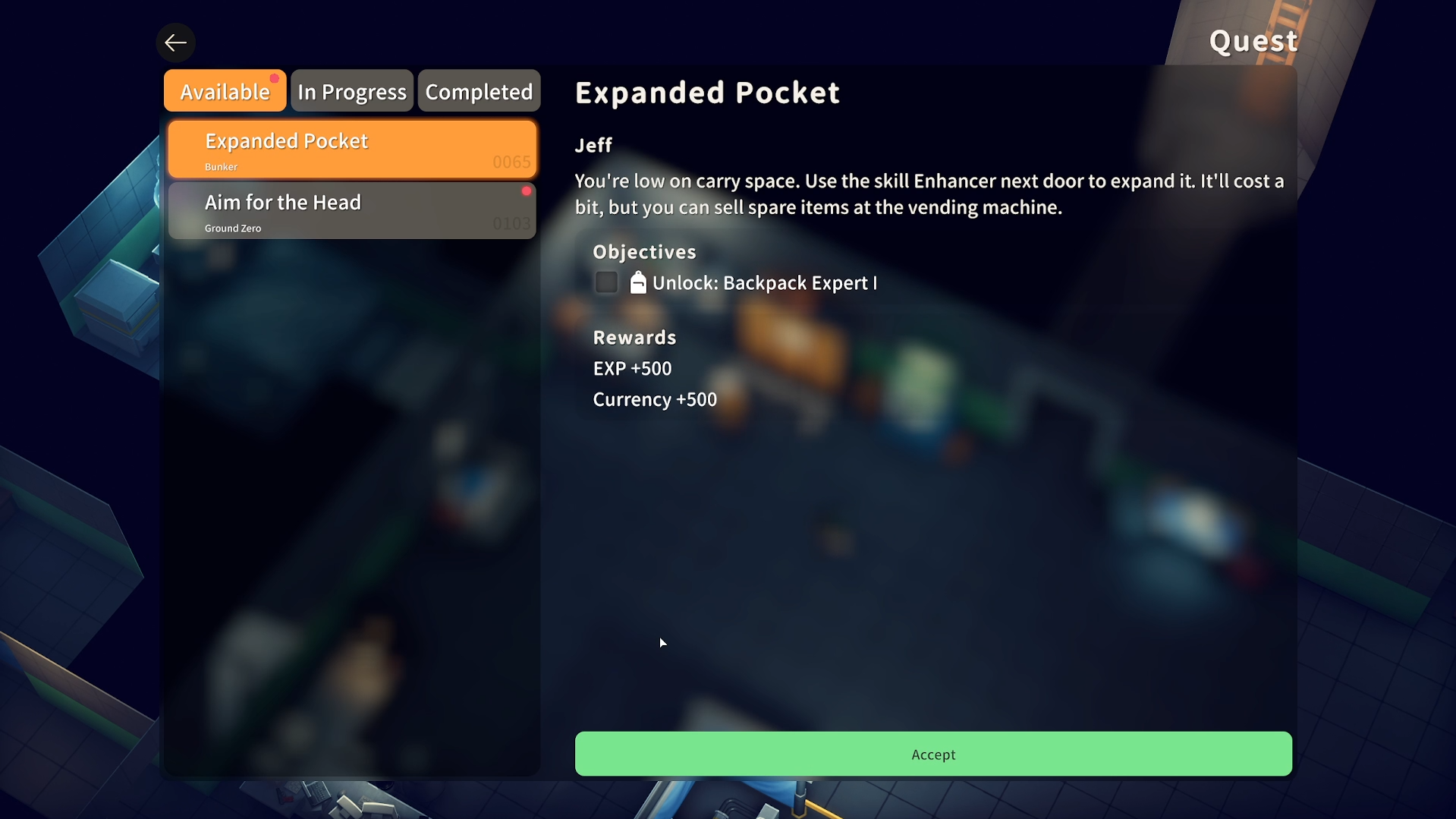
Task: Click the back arrow to exit Quest screen
Action: click(175, 43)
